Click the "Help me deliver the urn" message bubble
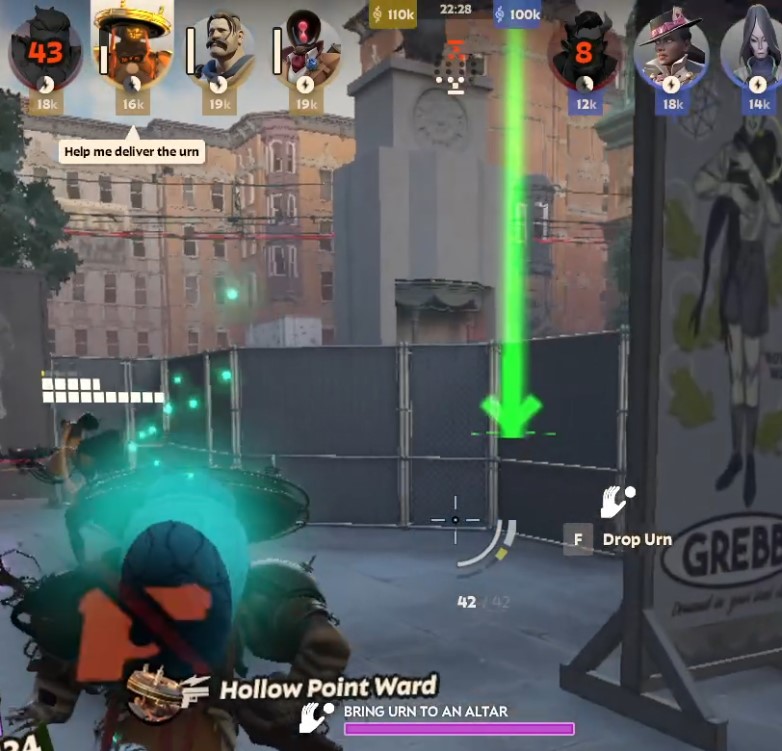 tap(132, 152)
